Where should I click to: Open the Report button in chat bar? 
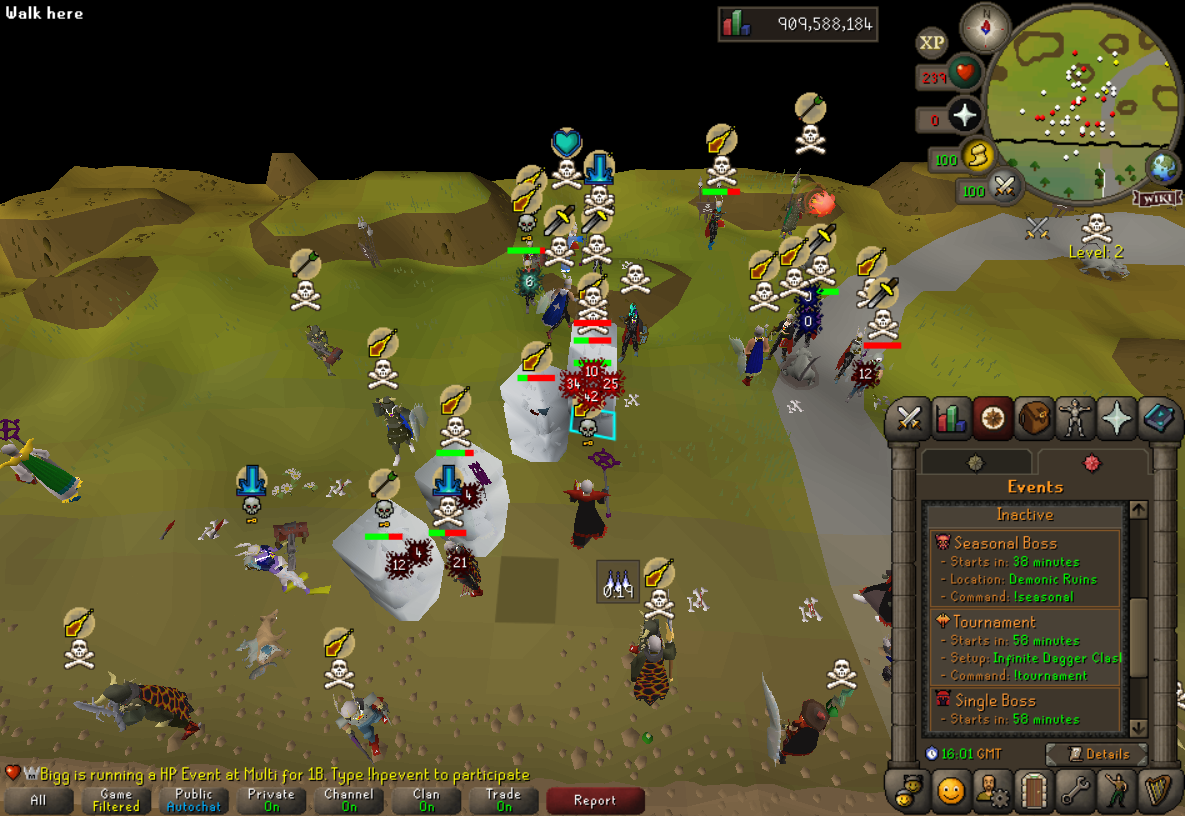tap(595, 800)
